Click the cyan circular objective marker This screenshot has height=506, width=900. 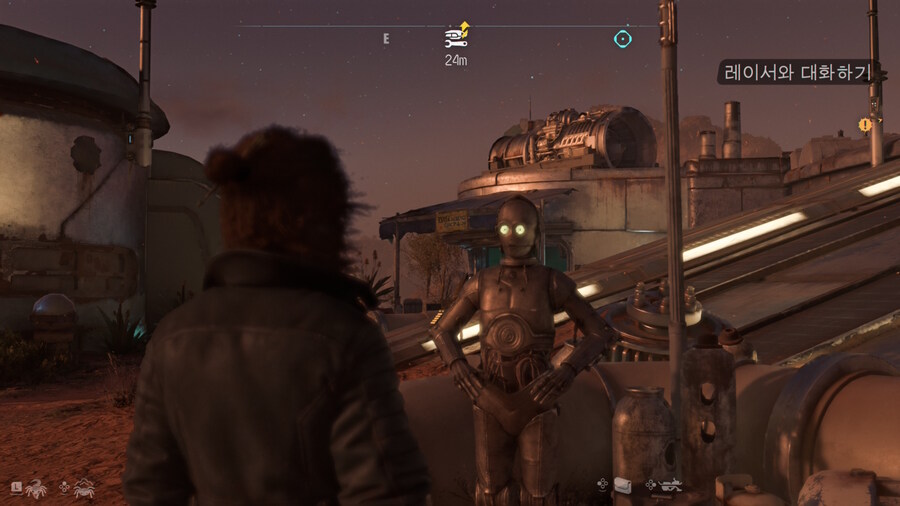click(623, 39)
